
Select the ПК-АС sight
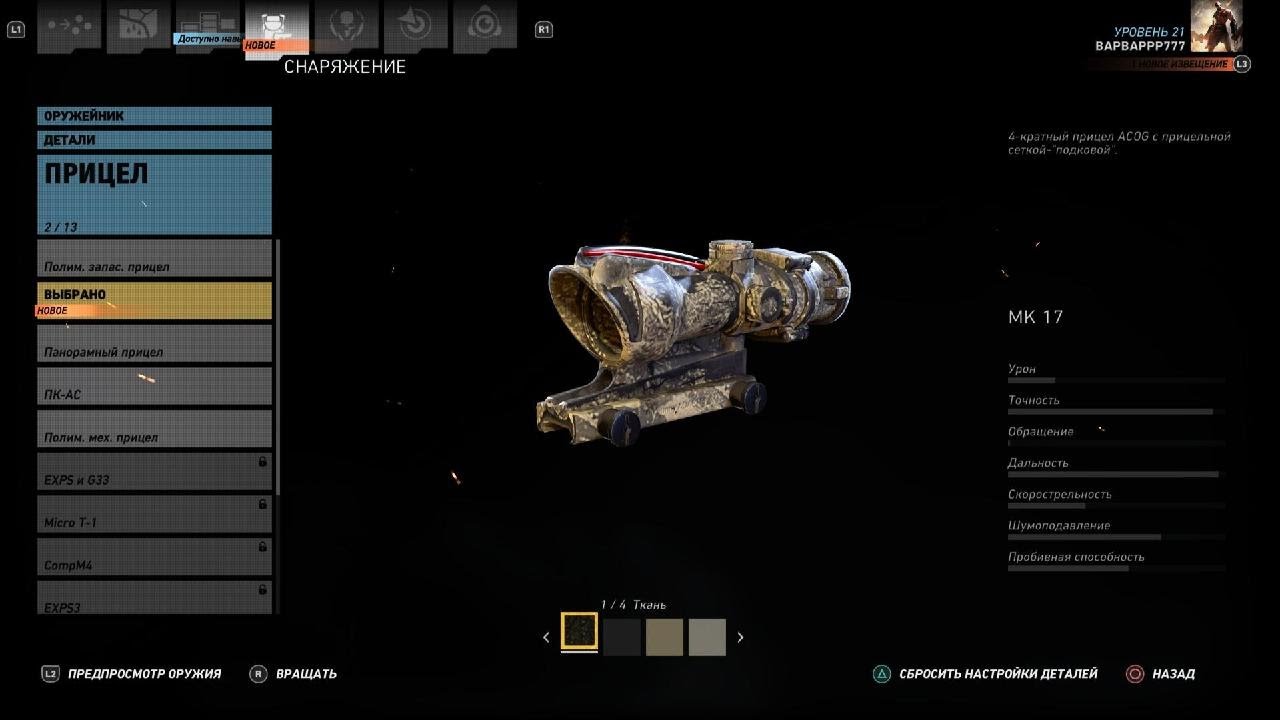(x=154, y=386)
